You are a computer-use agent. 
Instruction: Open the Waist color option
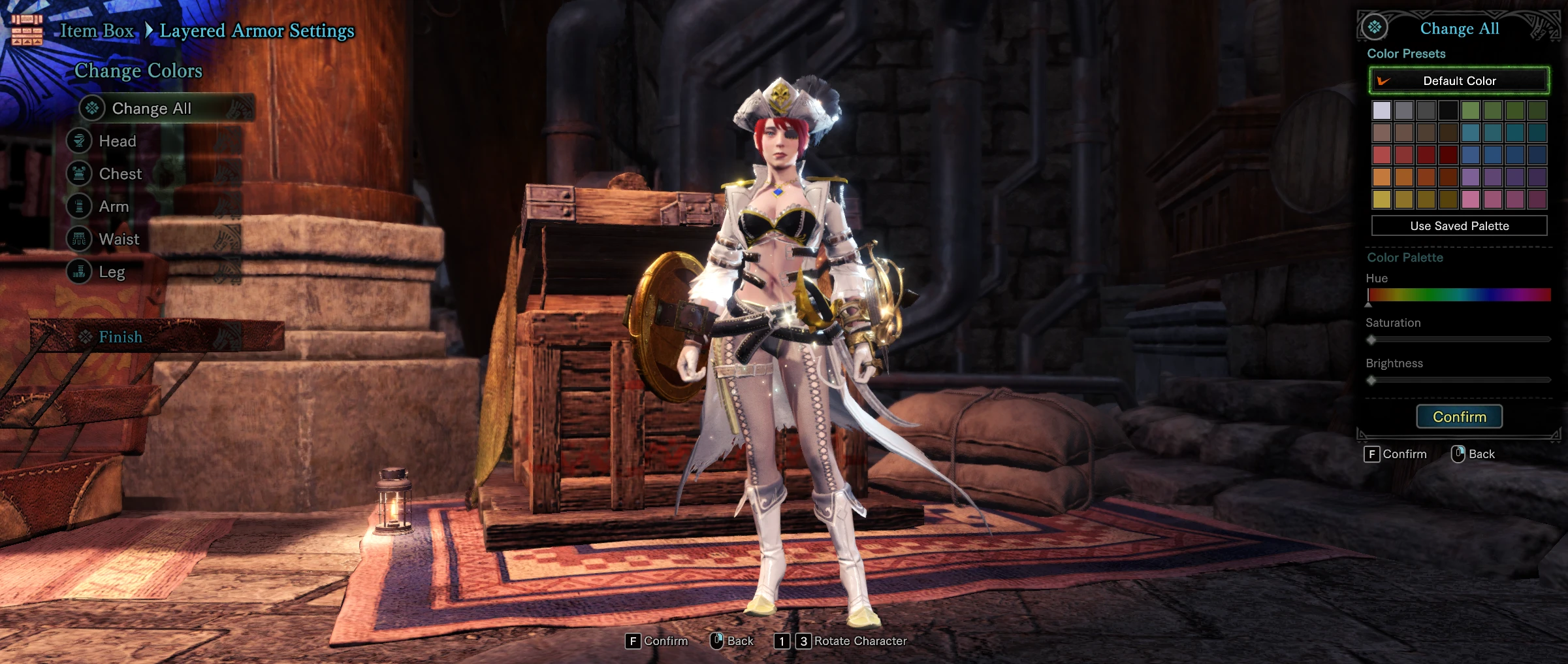coord(119,239)
